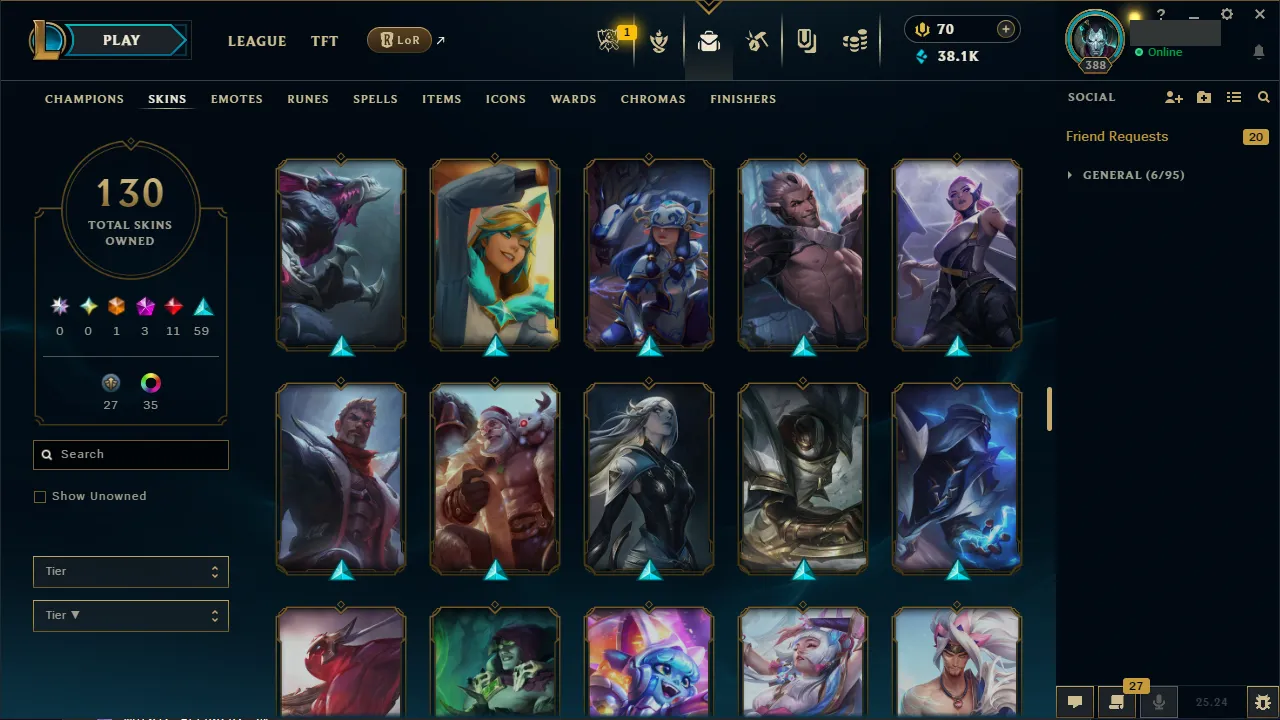Unmute the microphone icon
The height and width of the screenshot is (720, 1280).
point(1158,702)
